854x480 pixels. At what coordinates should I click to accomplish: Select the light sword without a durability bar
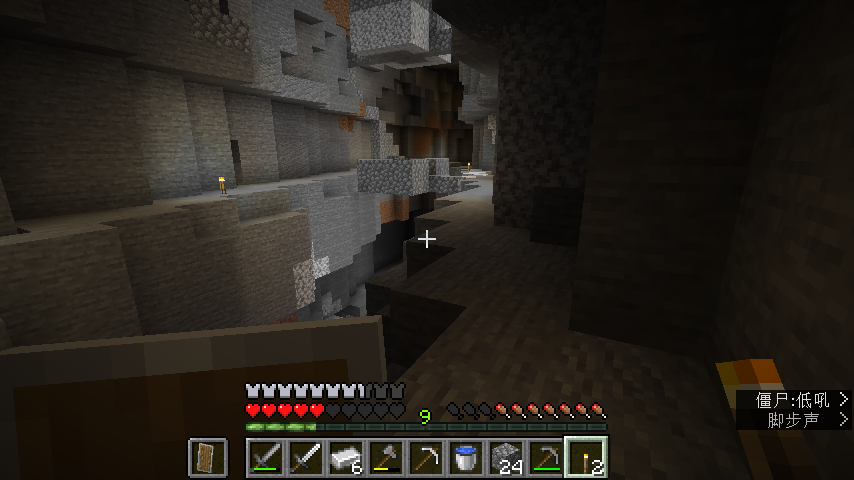[x=306, y=457]
